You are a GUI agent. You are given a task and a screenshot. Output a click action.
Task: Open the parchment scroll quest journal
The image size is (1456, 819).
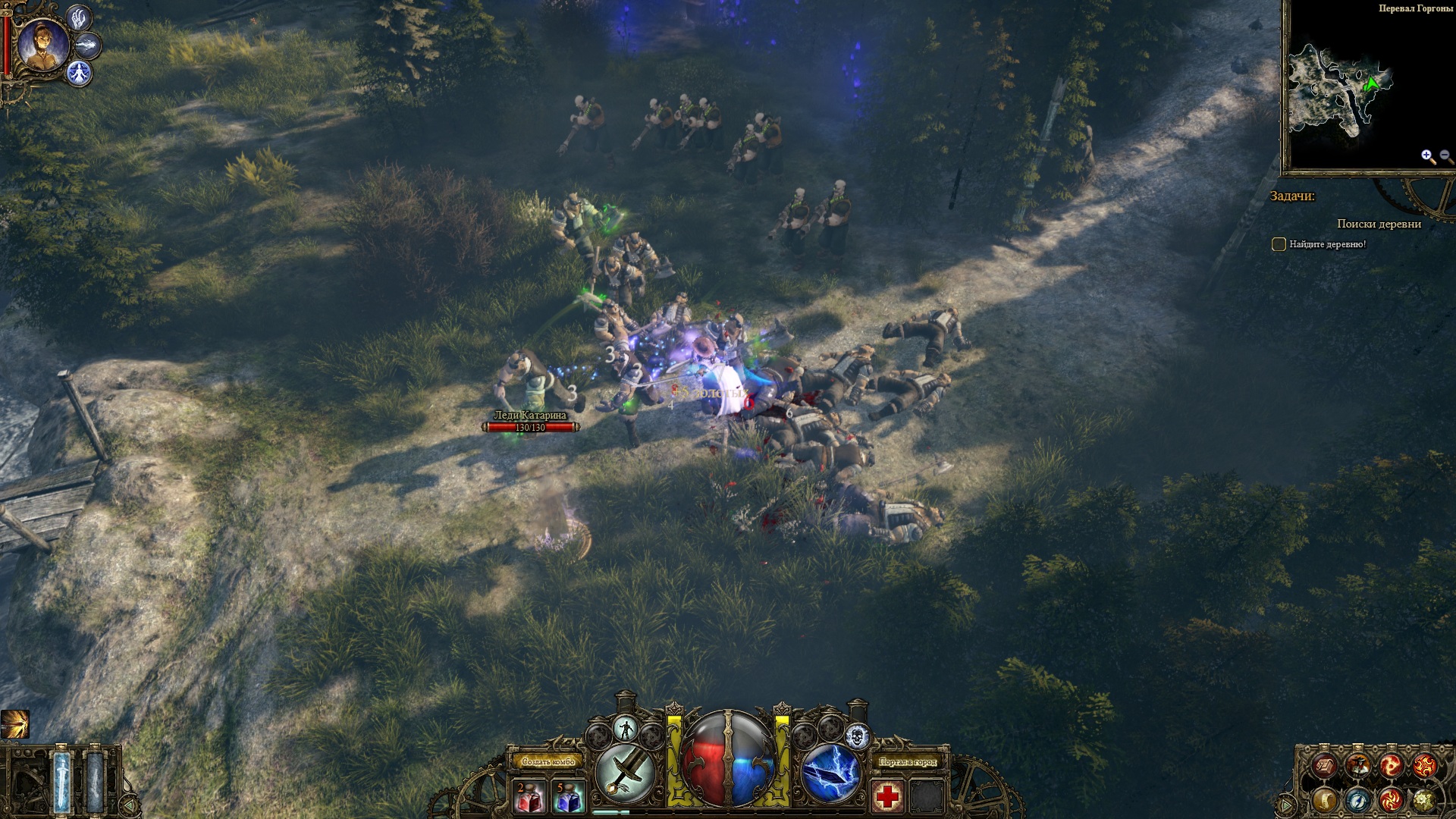point(1326,799)
